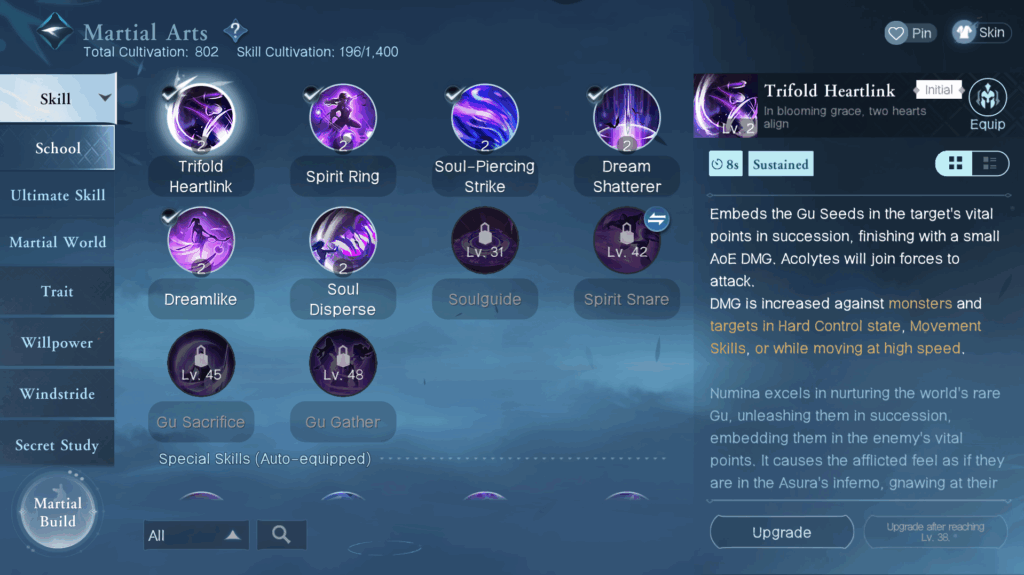Show the Willpower tab
Screen dimensions: 1024x575
(x=57, y=343)
